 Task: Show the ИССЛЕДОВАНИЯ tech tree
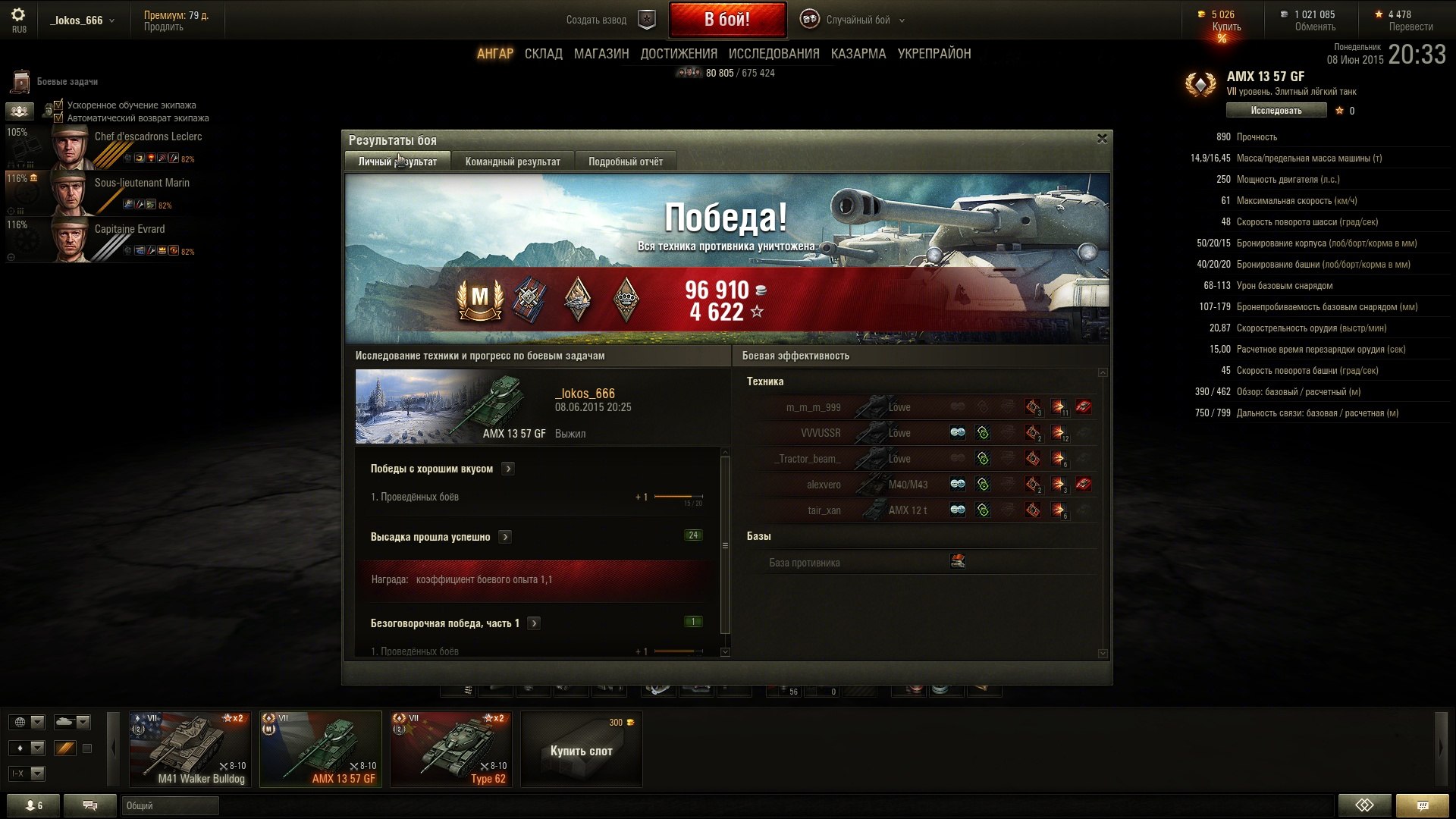click(773, 54)
